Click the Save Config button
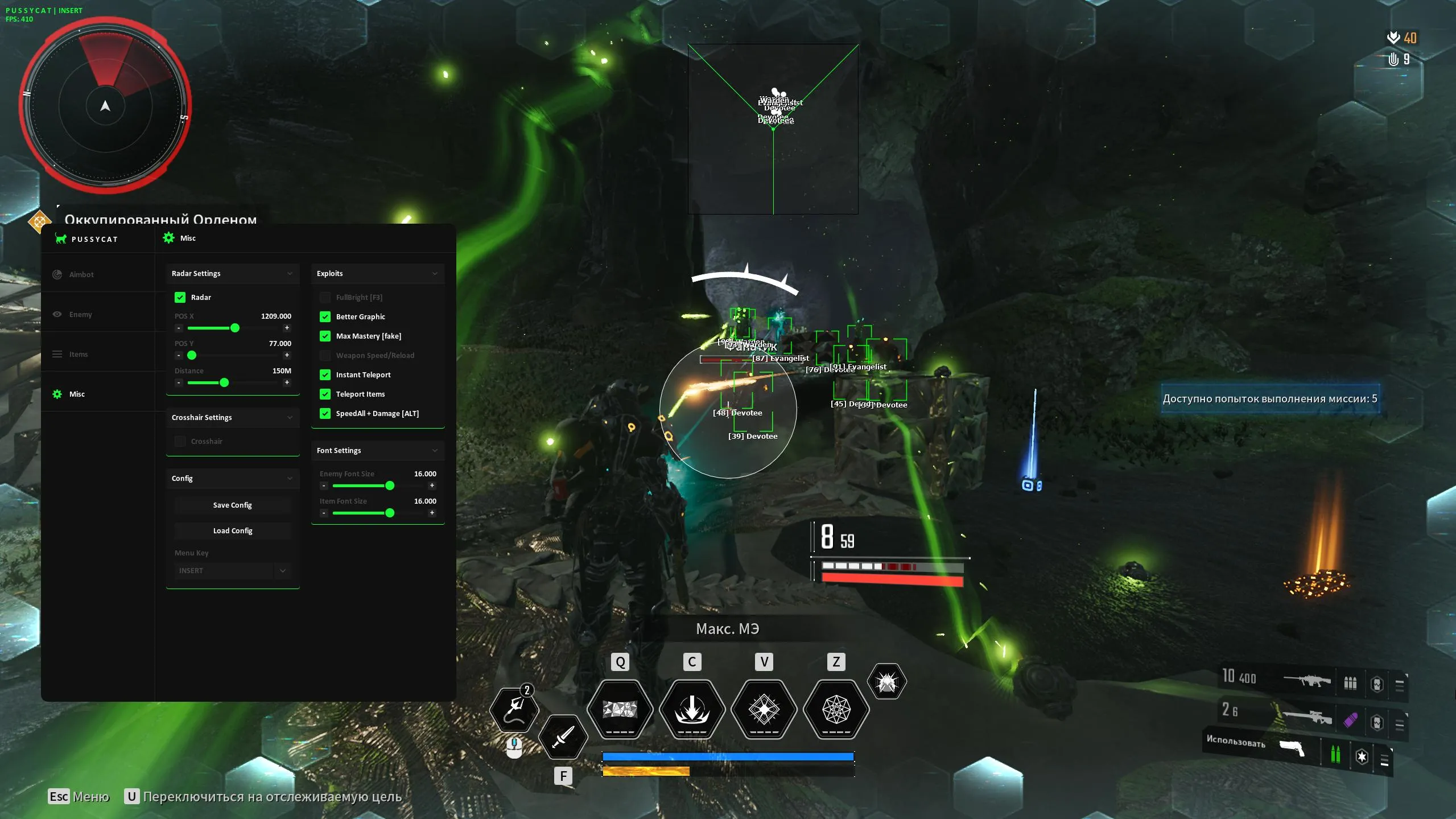The width and height of the screenshot is (1456, 819). click(232, 505)
